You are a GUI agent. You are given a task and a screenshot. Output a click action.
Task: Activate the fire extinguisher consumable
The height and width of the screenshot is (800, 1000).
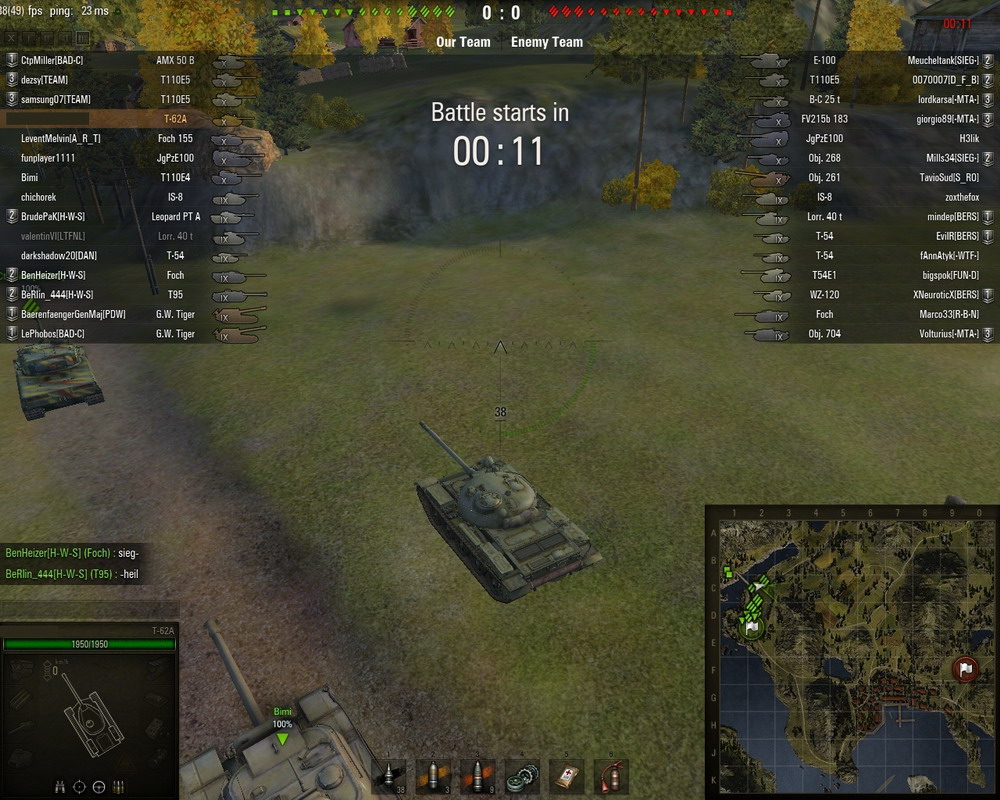[x=610, y=777]
